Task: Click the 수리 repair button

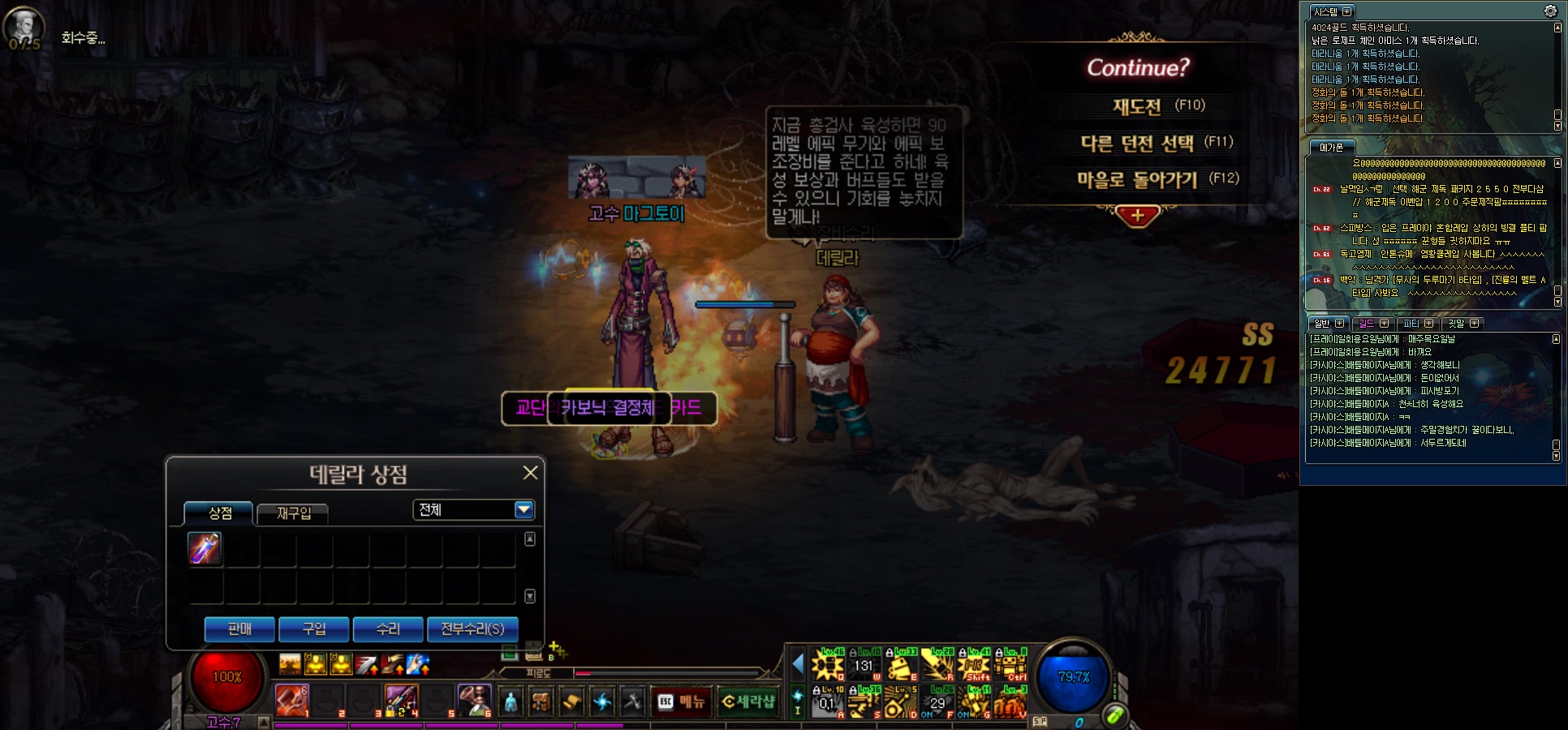Action: click(x=388, y=629)
